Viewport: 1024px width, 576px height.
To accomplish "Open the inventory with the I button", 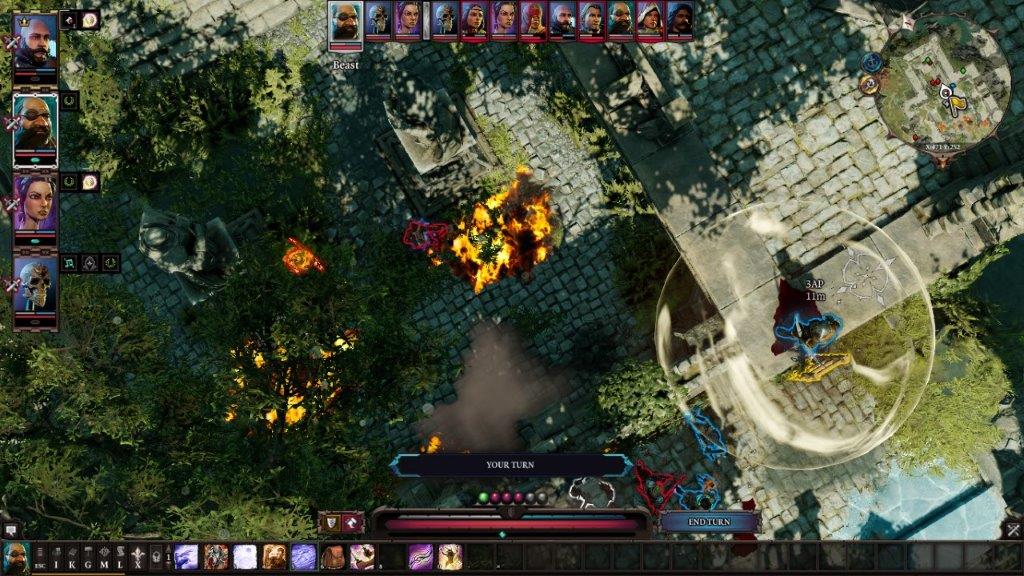I will (x=56, y=558).
